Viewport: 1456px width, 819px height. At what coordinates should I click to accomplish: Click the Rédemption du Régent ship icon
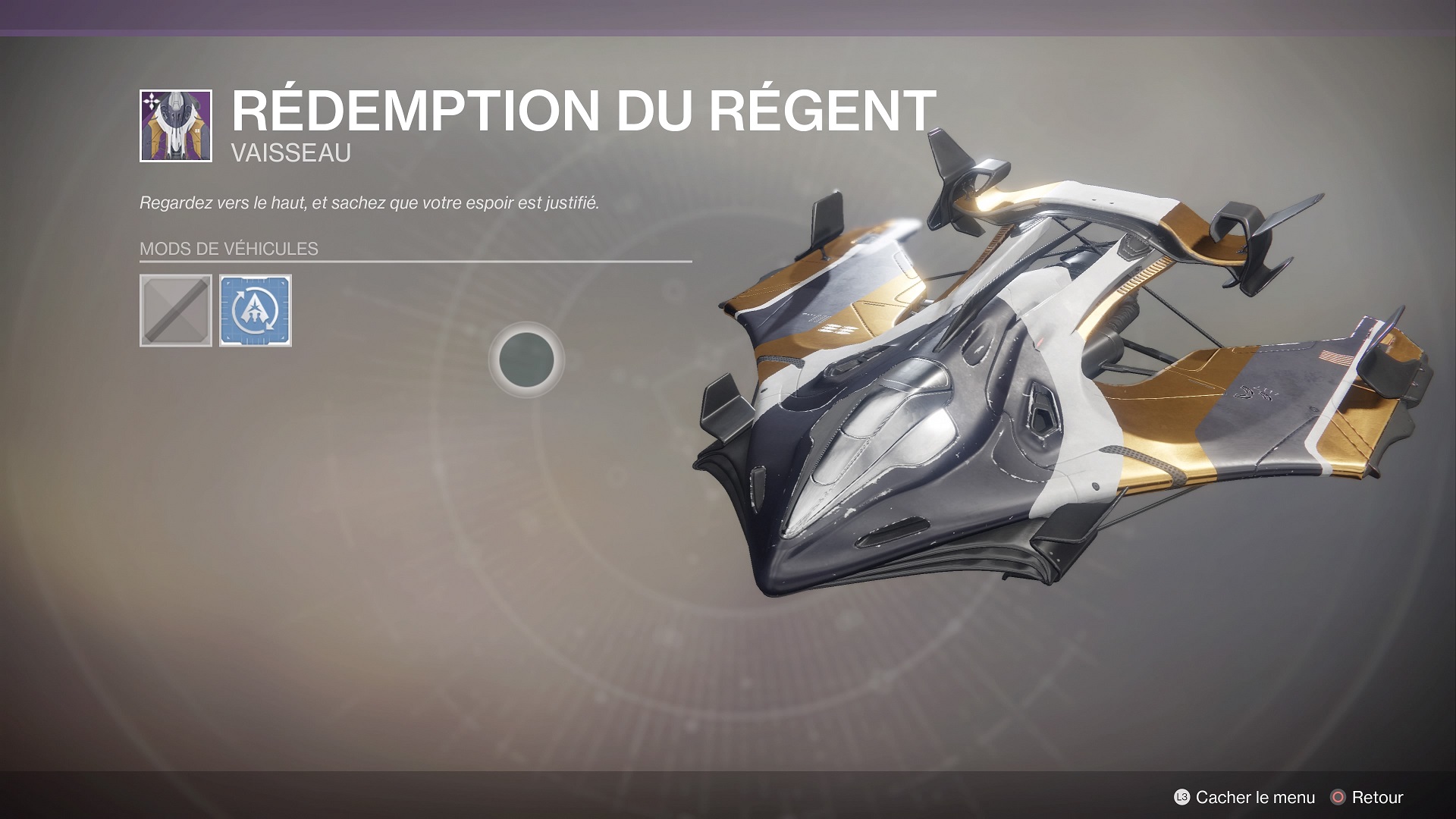(x=176, y=126)
